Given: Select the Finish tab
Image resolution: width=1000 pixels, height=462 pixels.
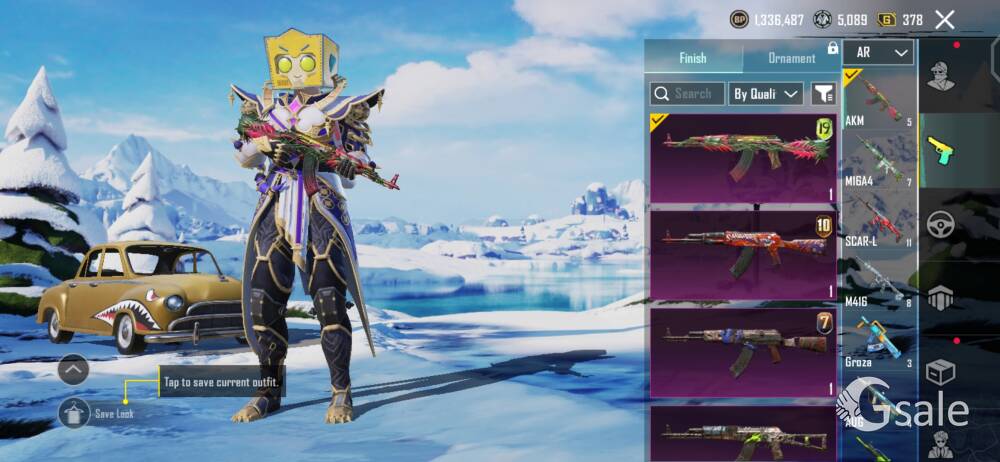Looking at the screenshot, I should pyautogui.click(x=693, y=58).
